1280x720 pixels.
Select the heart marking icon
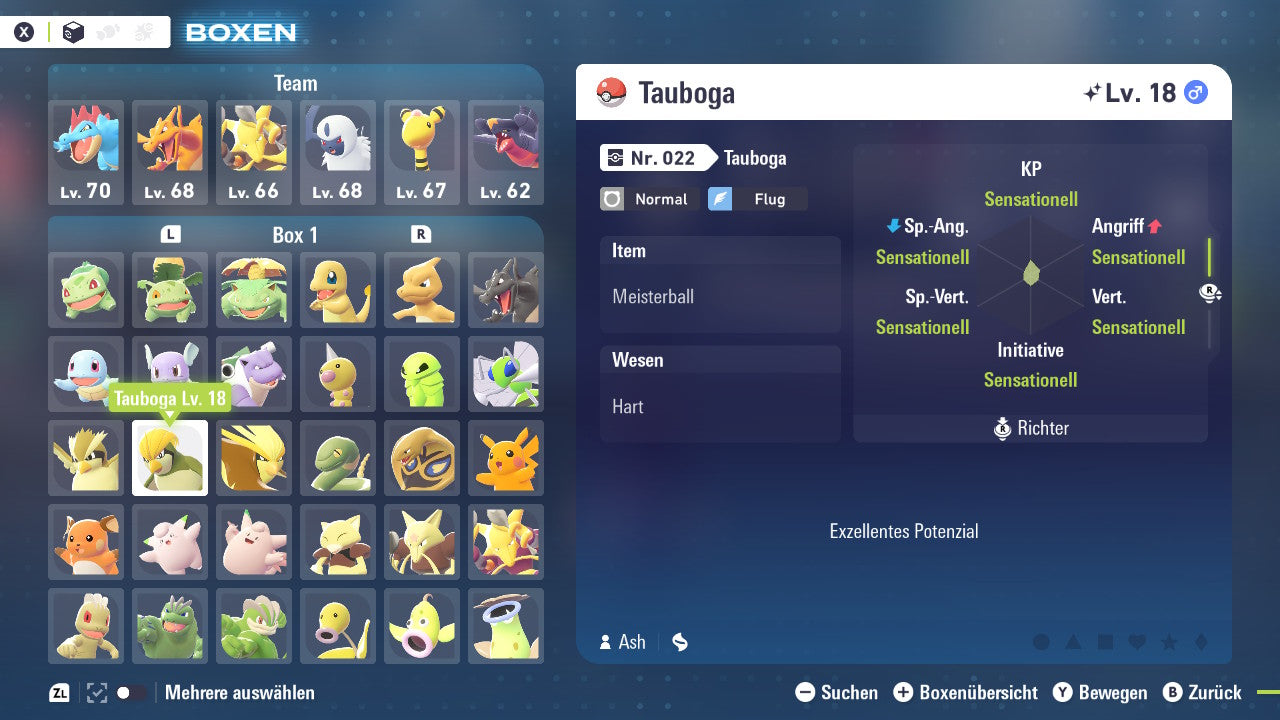tap(1137, 641)
